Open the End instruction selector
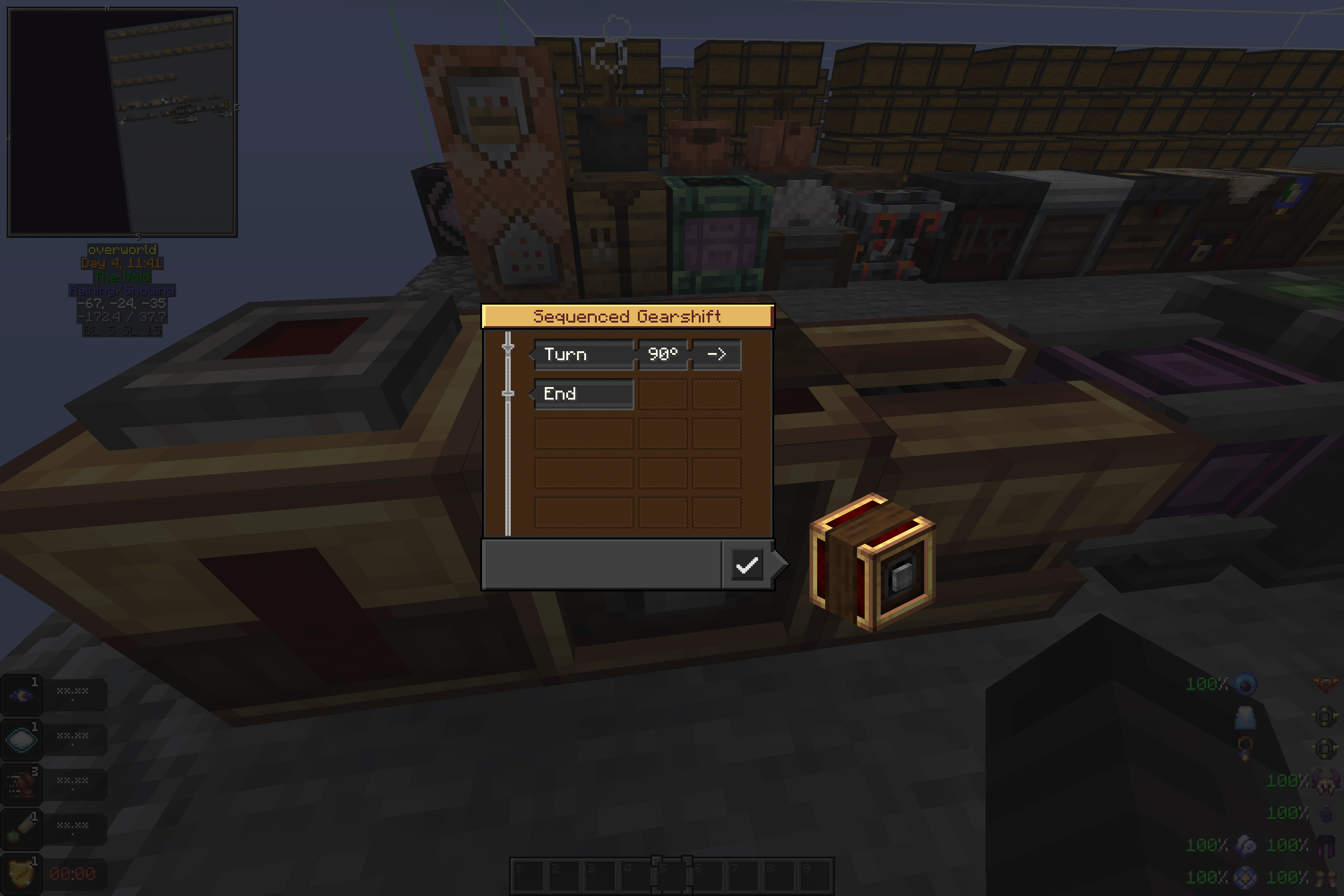Screen dimensions: 1344x896 coord(583,393)
